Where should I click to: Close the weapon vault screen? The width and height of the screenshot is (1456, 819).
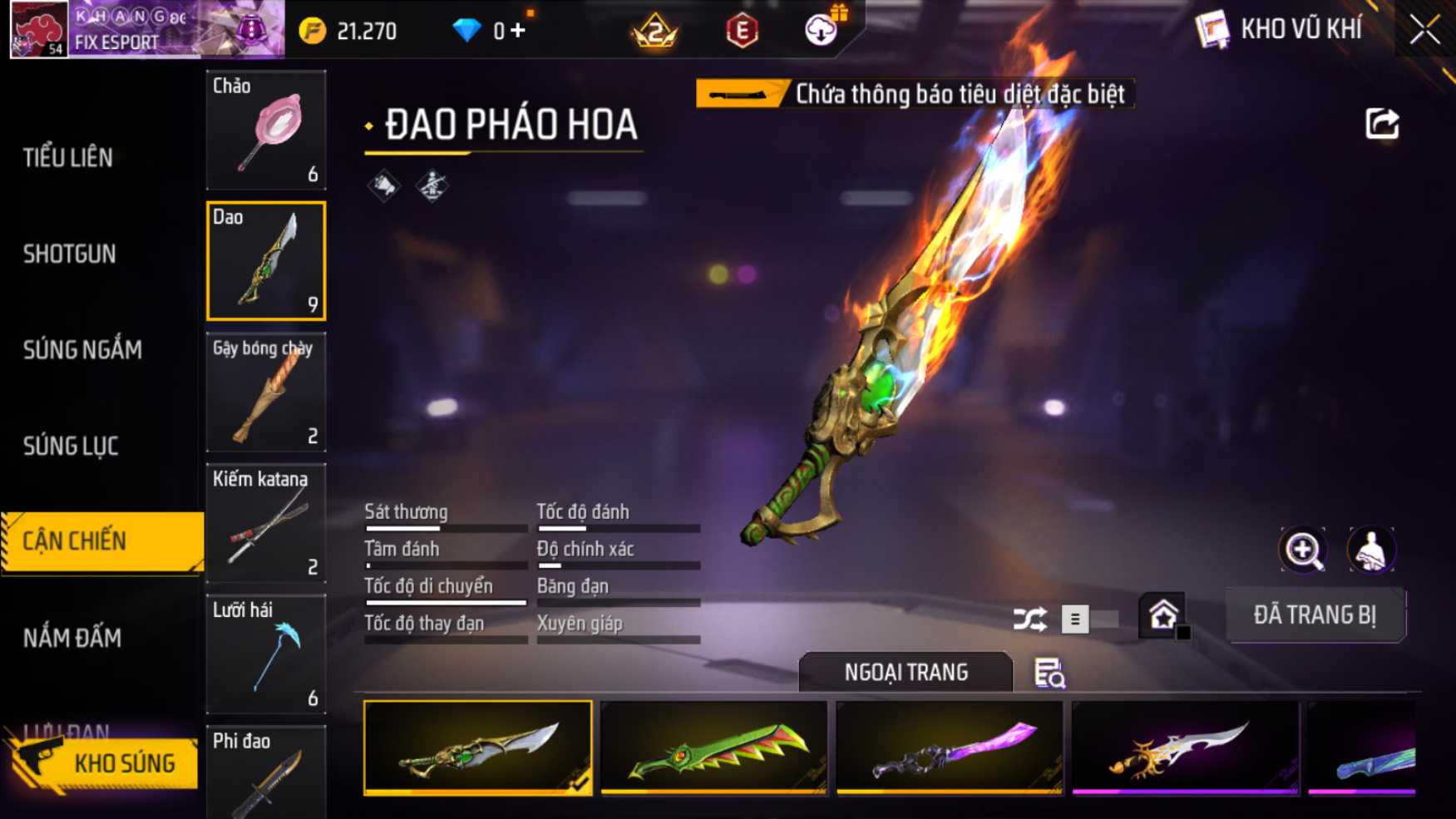[1424, 31]
